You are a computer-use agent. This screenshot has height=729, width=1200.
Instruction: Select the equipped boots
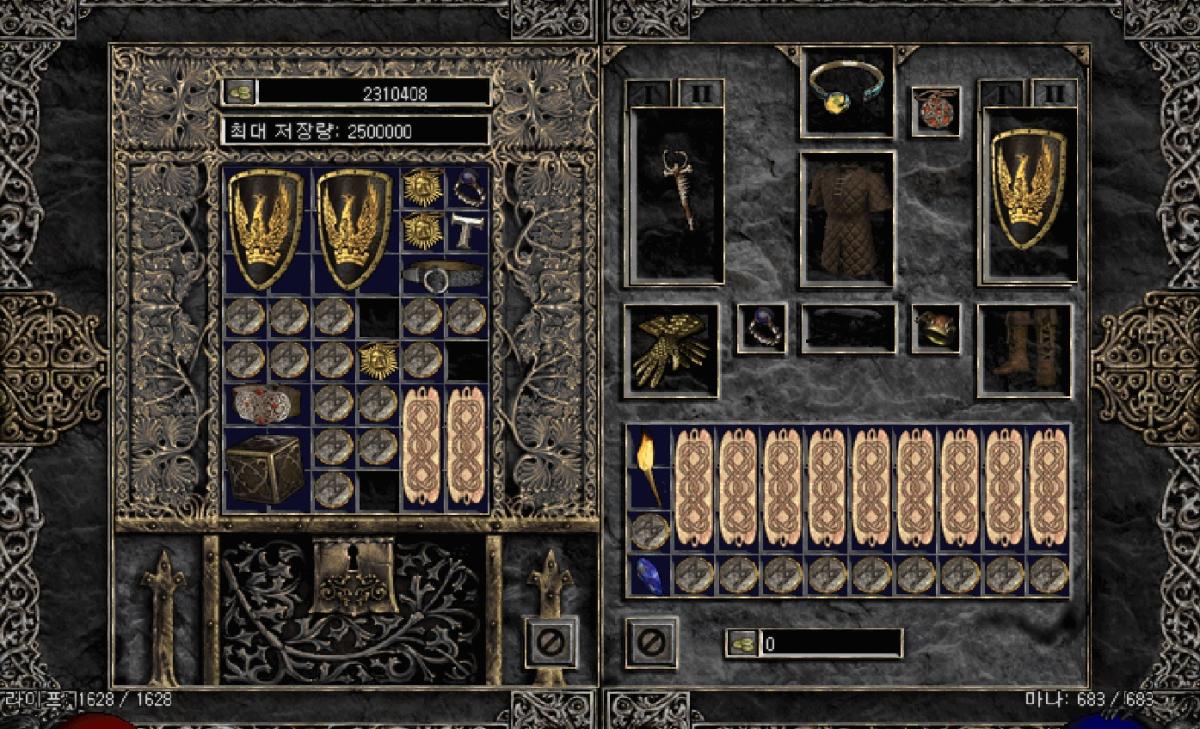1024,350
